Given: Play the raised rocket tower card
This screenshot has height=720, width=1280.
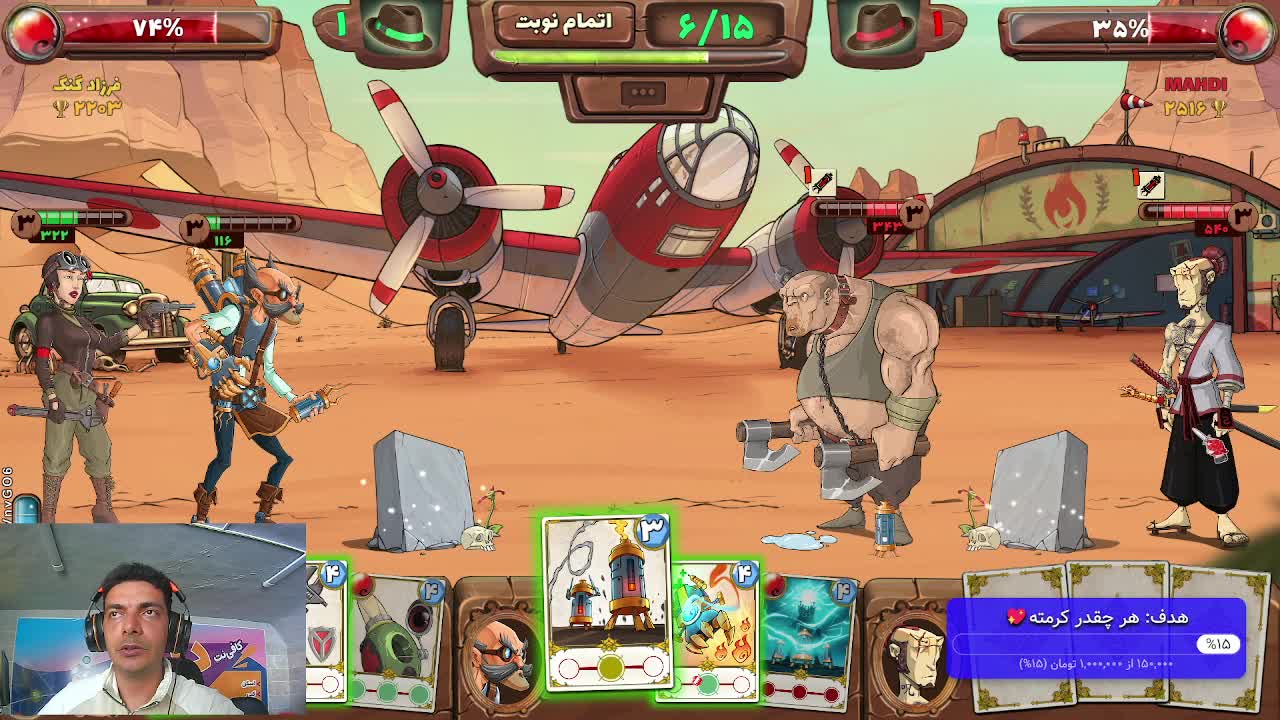Looking at the screenshot, I should pyautogui.click(x=607, y=602).
